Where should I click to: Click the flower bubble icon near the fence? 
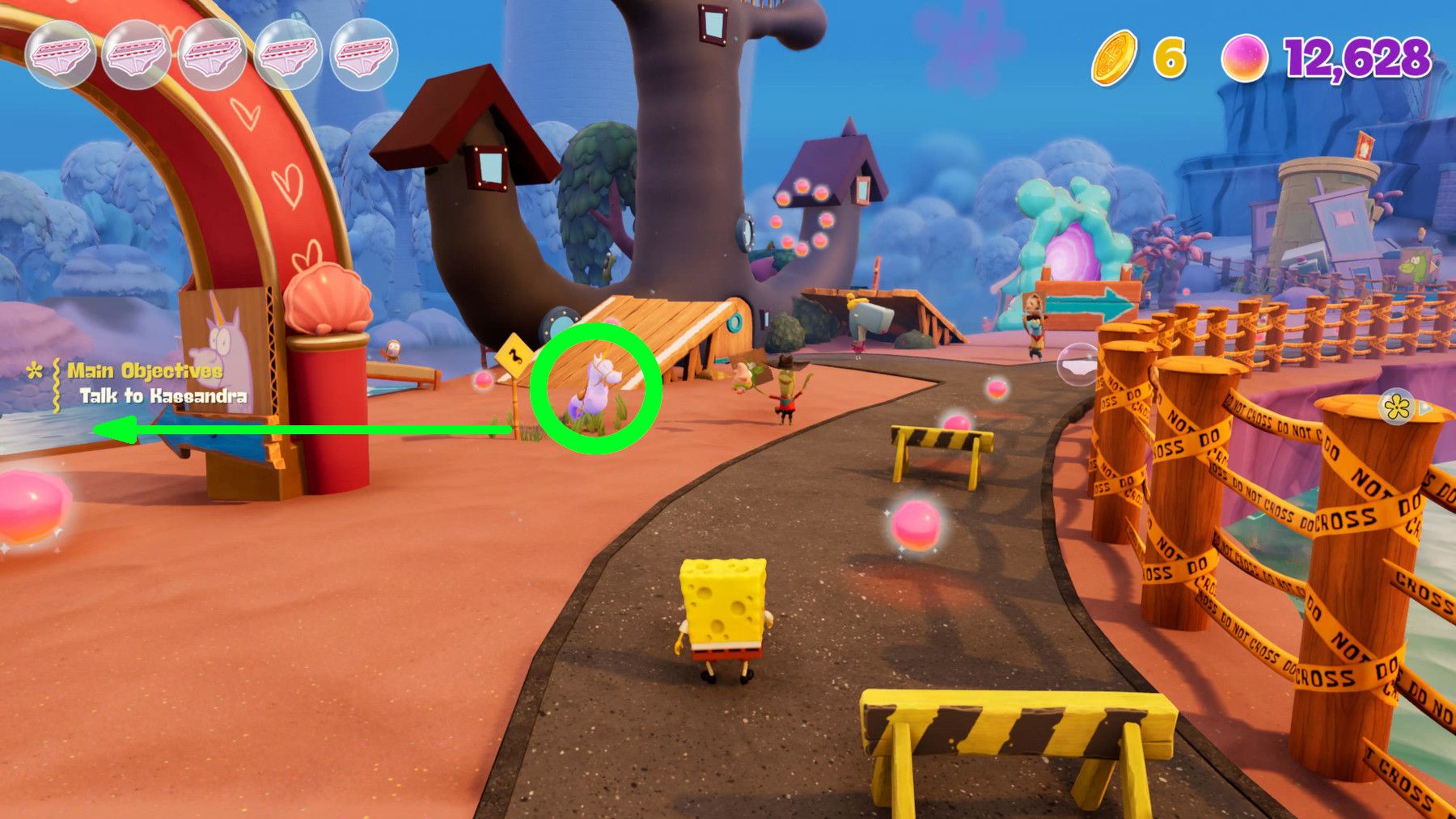[1395, 406]
